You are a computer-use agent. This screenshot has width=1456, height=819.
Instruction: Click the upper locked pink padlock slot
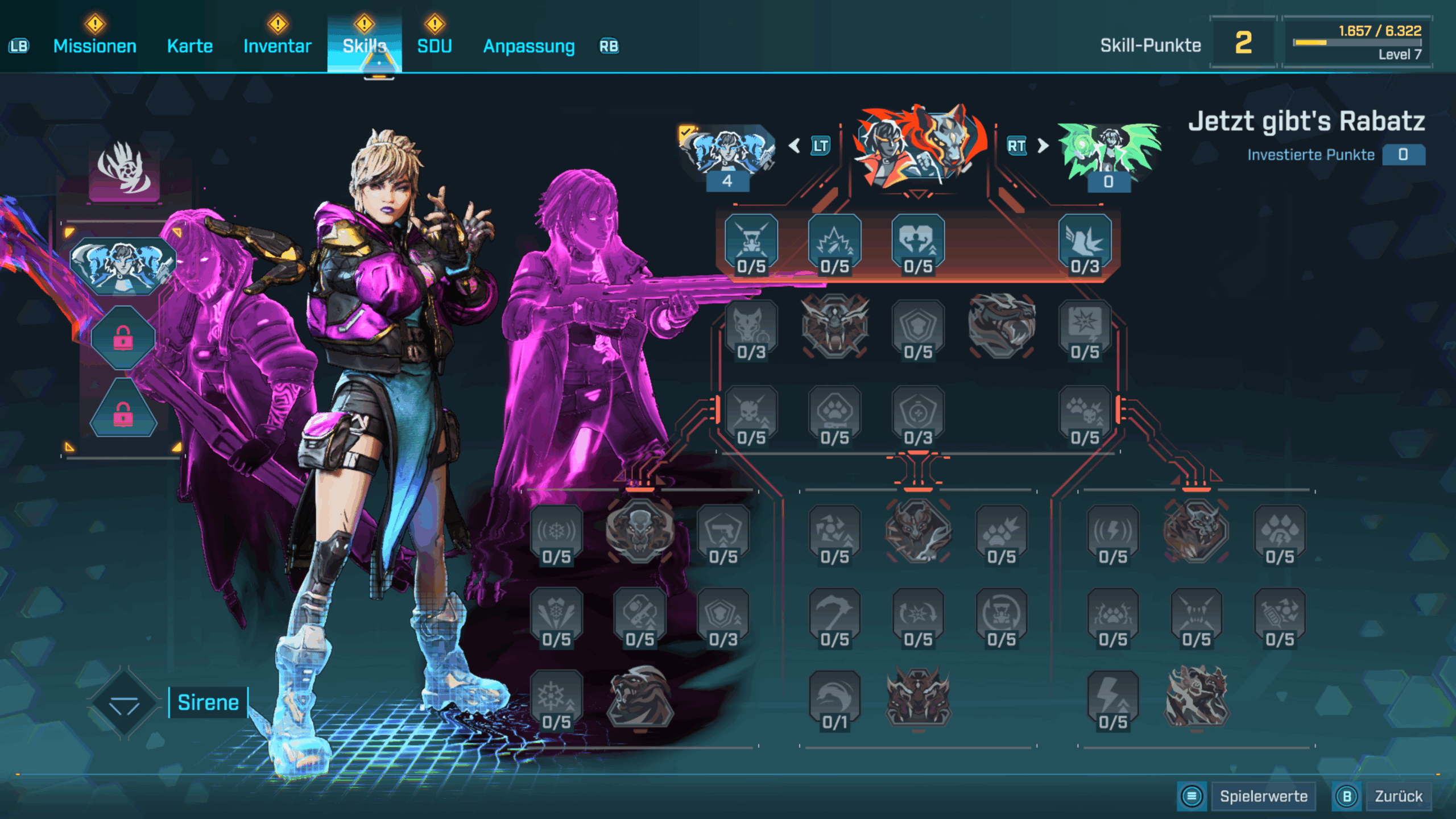coord(123,340)
